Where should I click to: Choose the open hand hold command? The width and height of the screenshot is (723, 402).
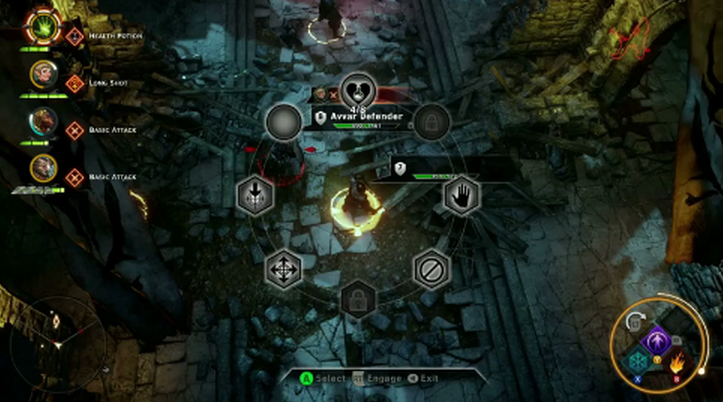tap(461, 194)
